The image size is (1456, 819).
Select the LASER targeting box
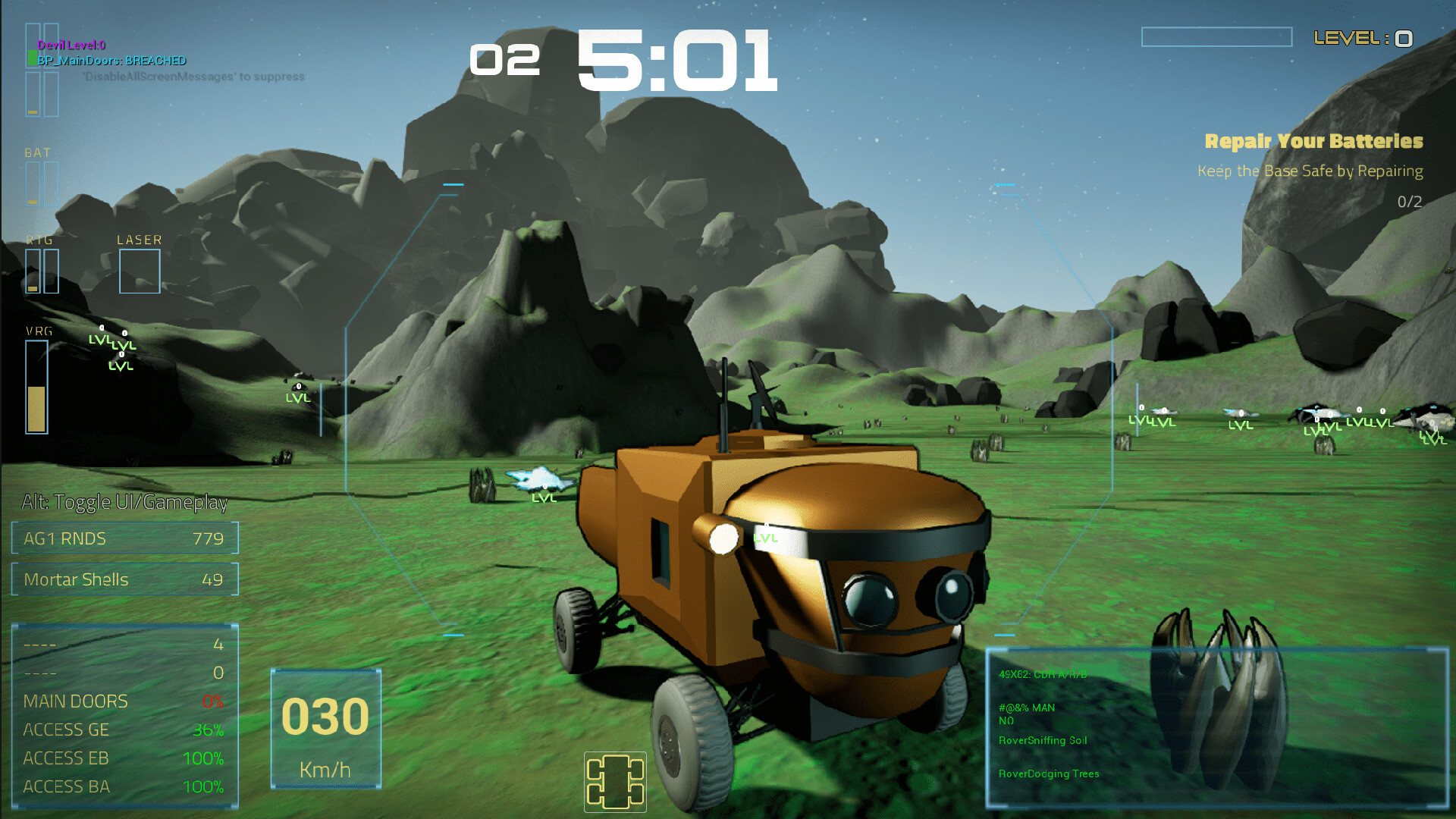[x=140, y=271]
